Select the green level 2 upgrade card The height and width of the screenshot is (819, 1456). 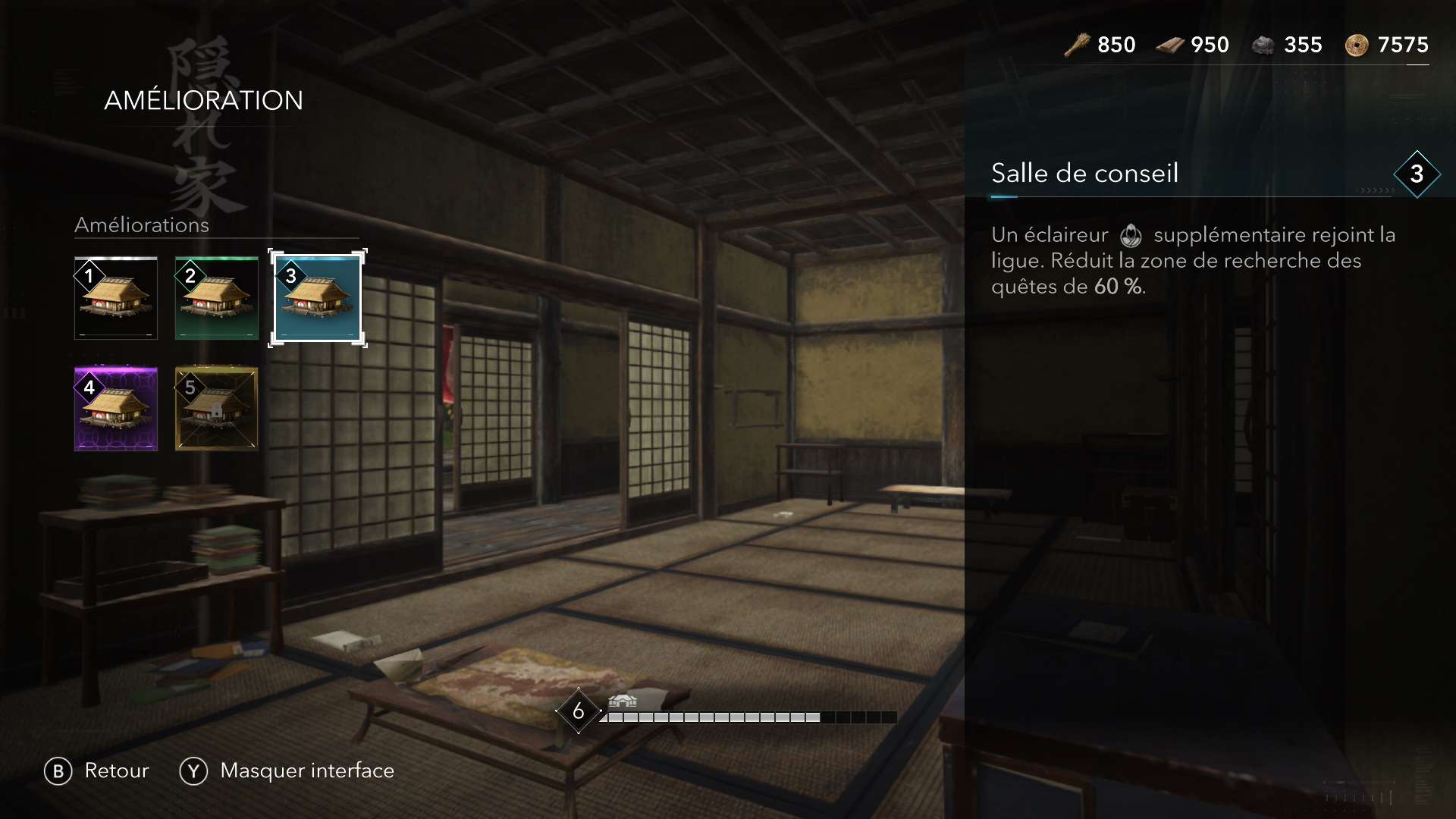pos(215,298)
